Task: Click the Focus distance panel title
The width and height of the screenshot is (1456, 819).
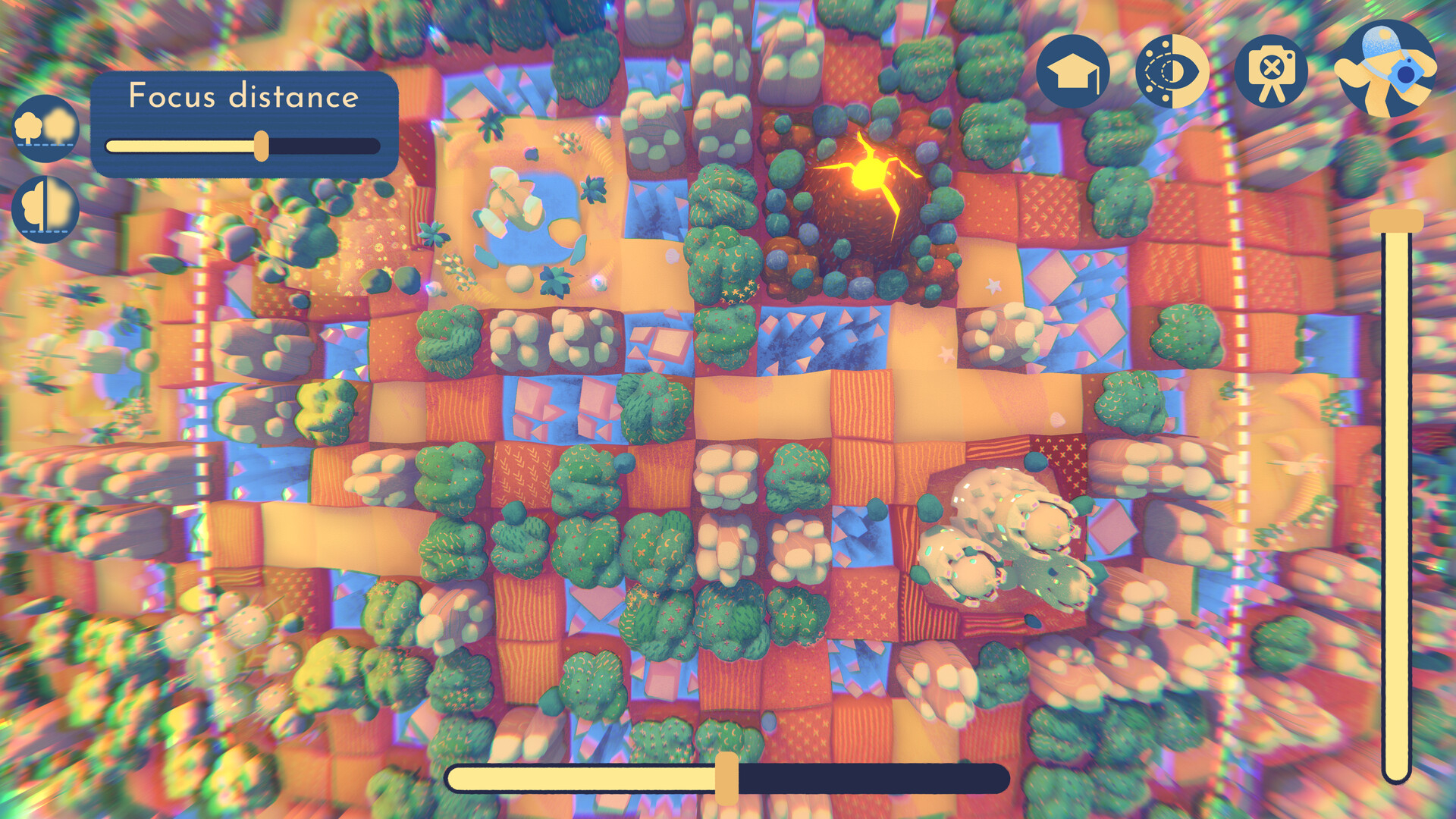Action: coord(244,96)
